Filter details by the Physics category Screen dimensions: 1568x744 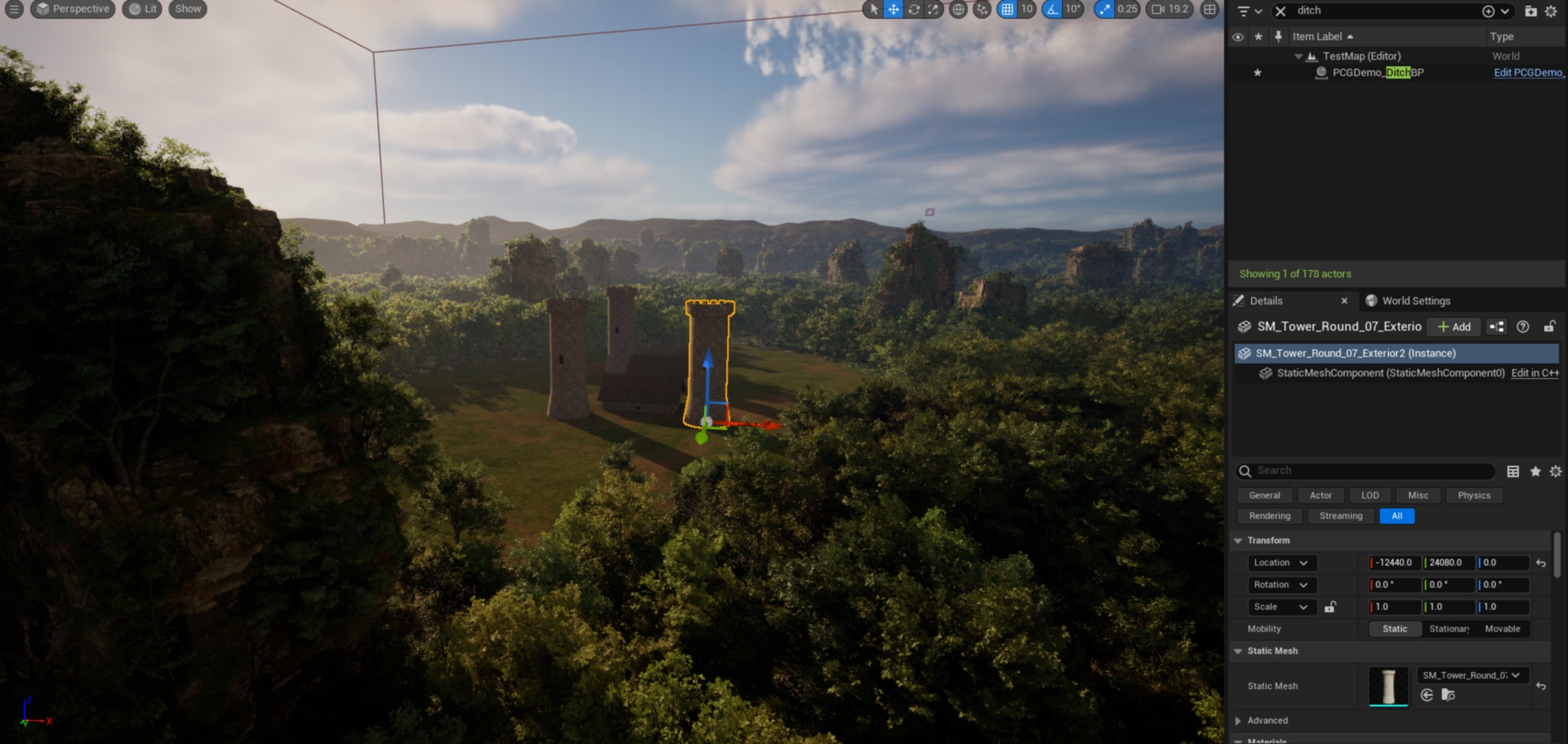(x=1474, y=495)
